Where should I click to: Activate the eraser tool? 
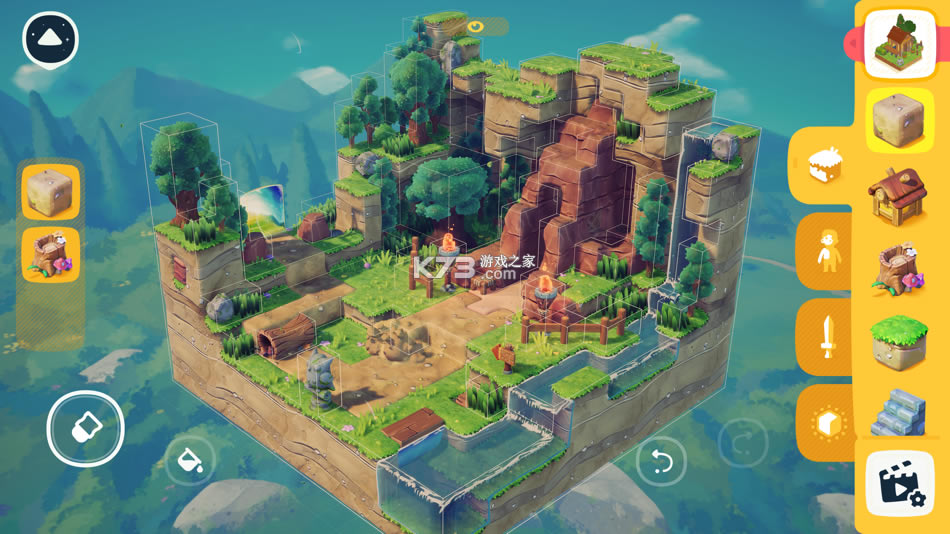(x=85, y=429)
